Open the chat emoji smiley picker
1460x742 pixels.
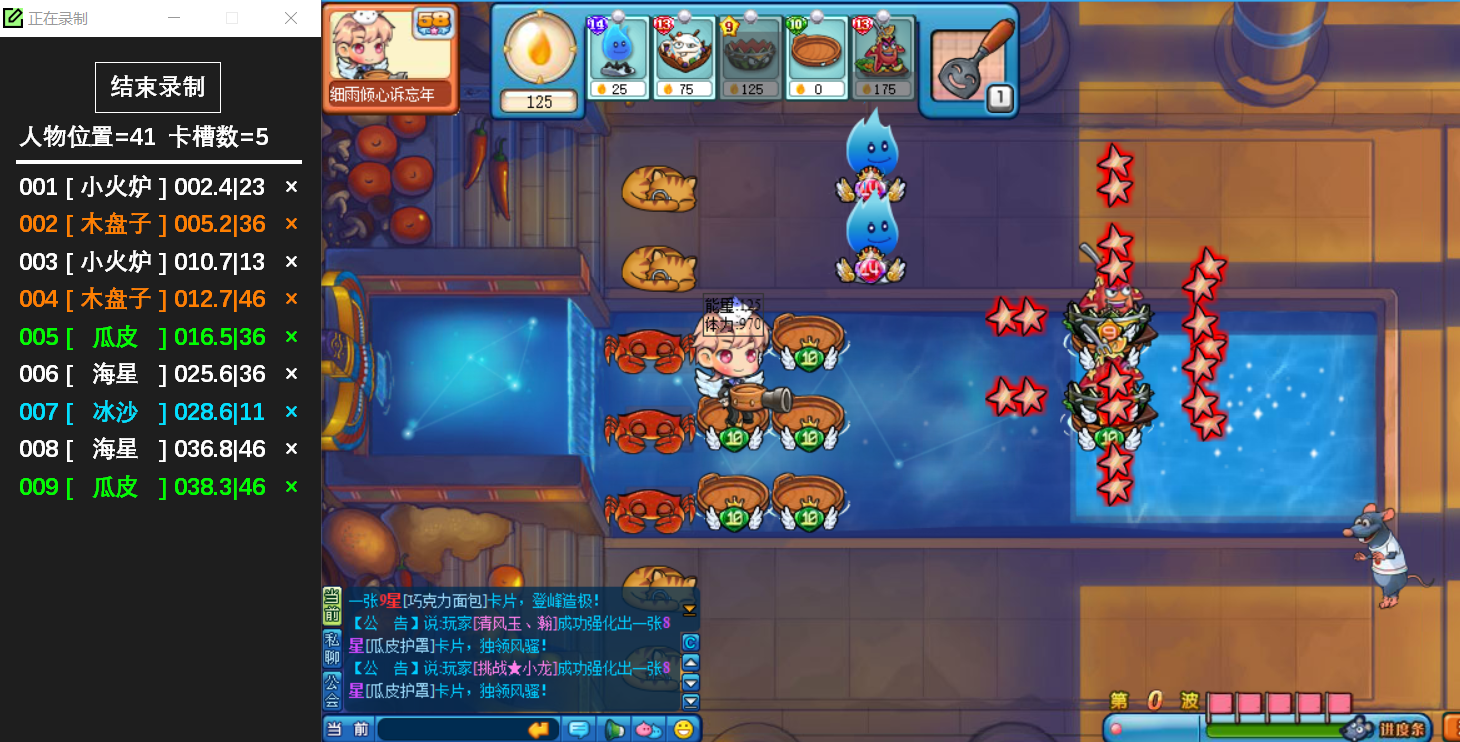pyautogui.click(x=684, y=729)
